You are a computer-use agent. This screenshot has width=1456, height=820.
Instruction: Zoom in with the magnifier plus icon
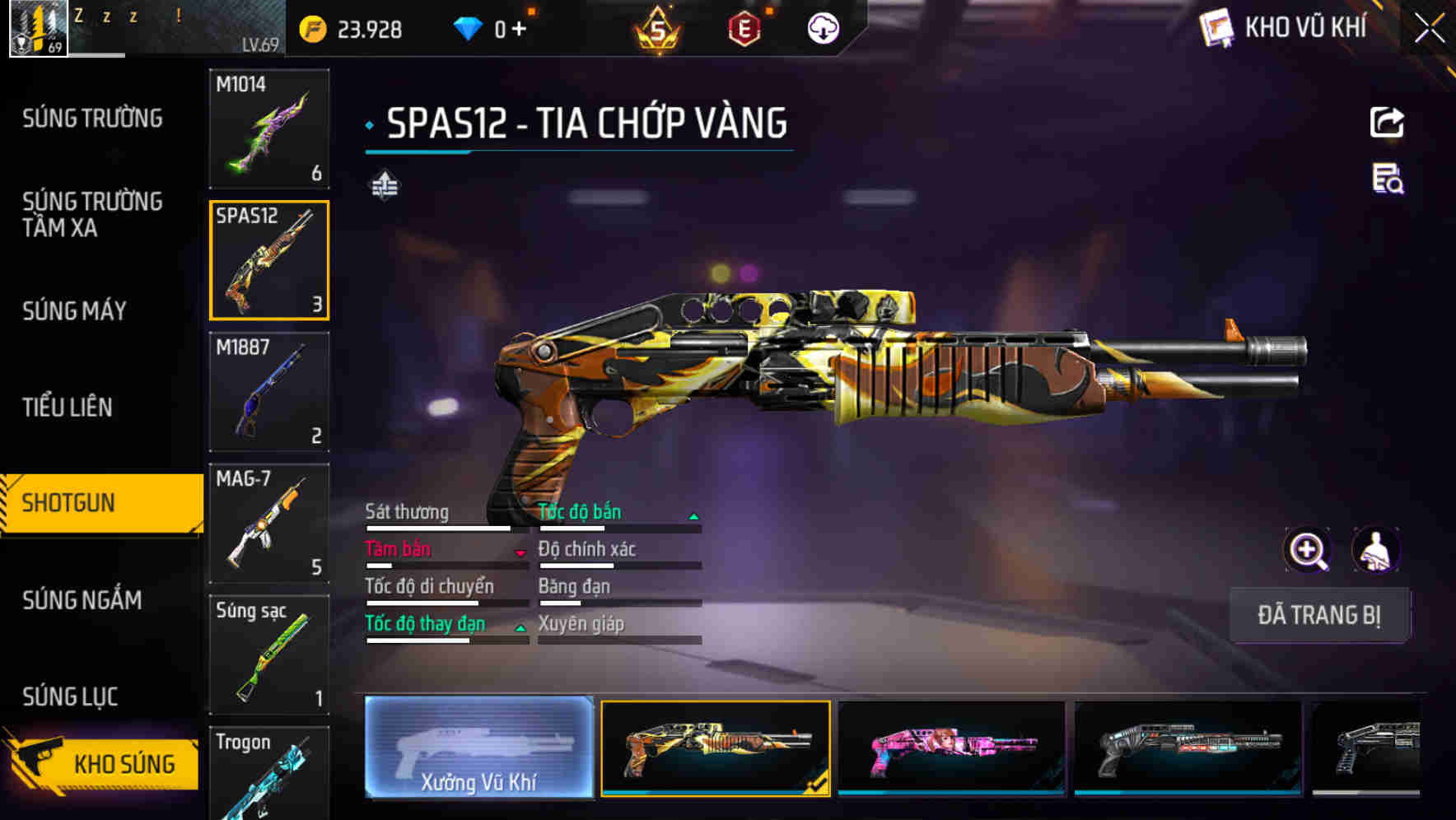click(1308, 550)
